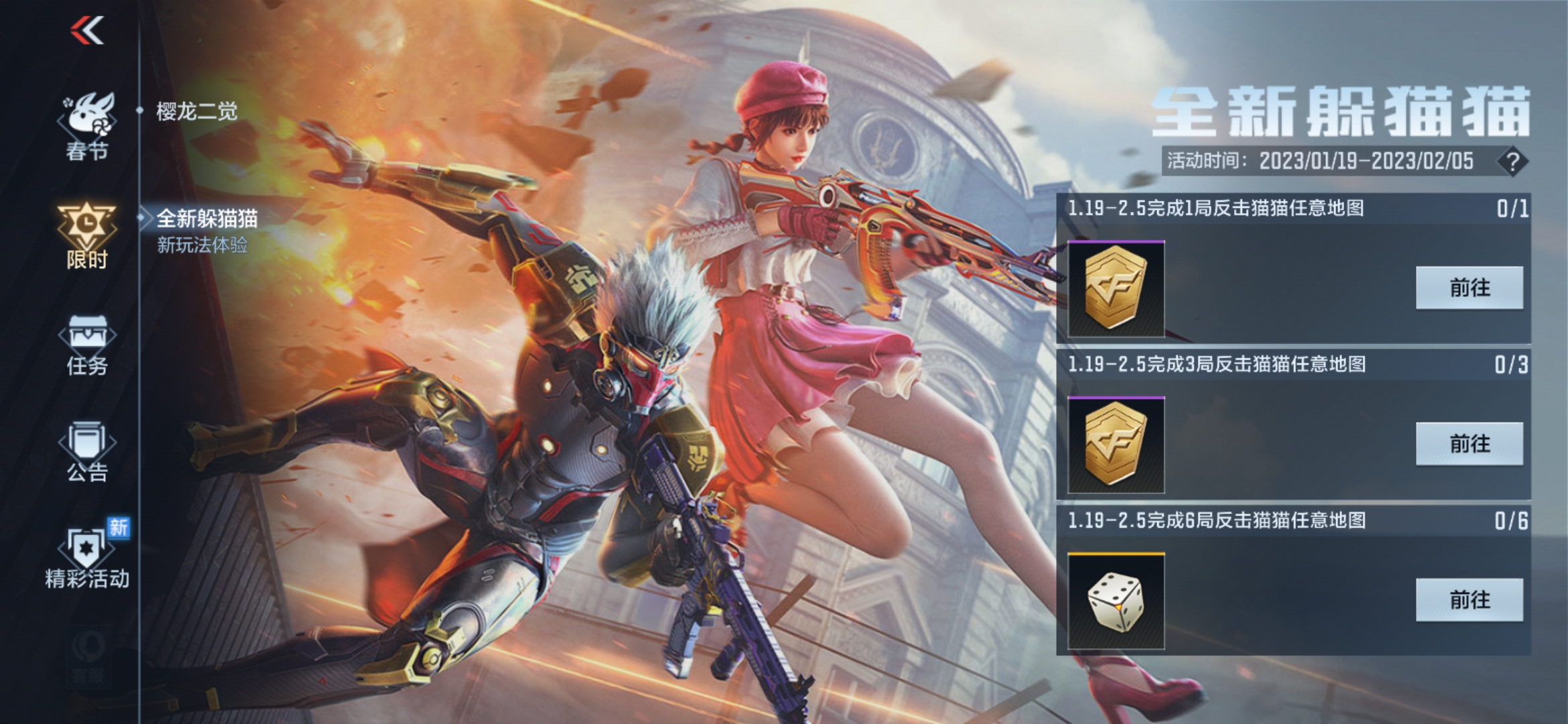The height and width of the screenshot is (724, 1568).
Task: Switch to the 限时 limited-time tab
Action: click(87, 235)
